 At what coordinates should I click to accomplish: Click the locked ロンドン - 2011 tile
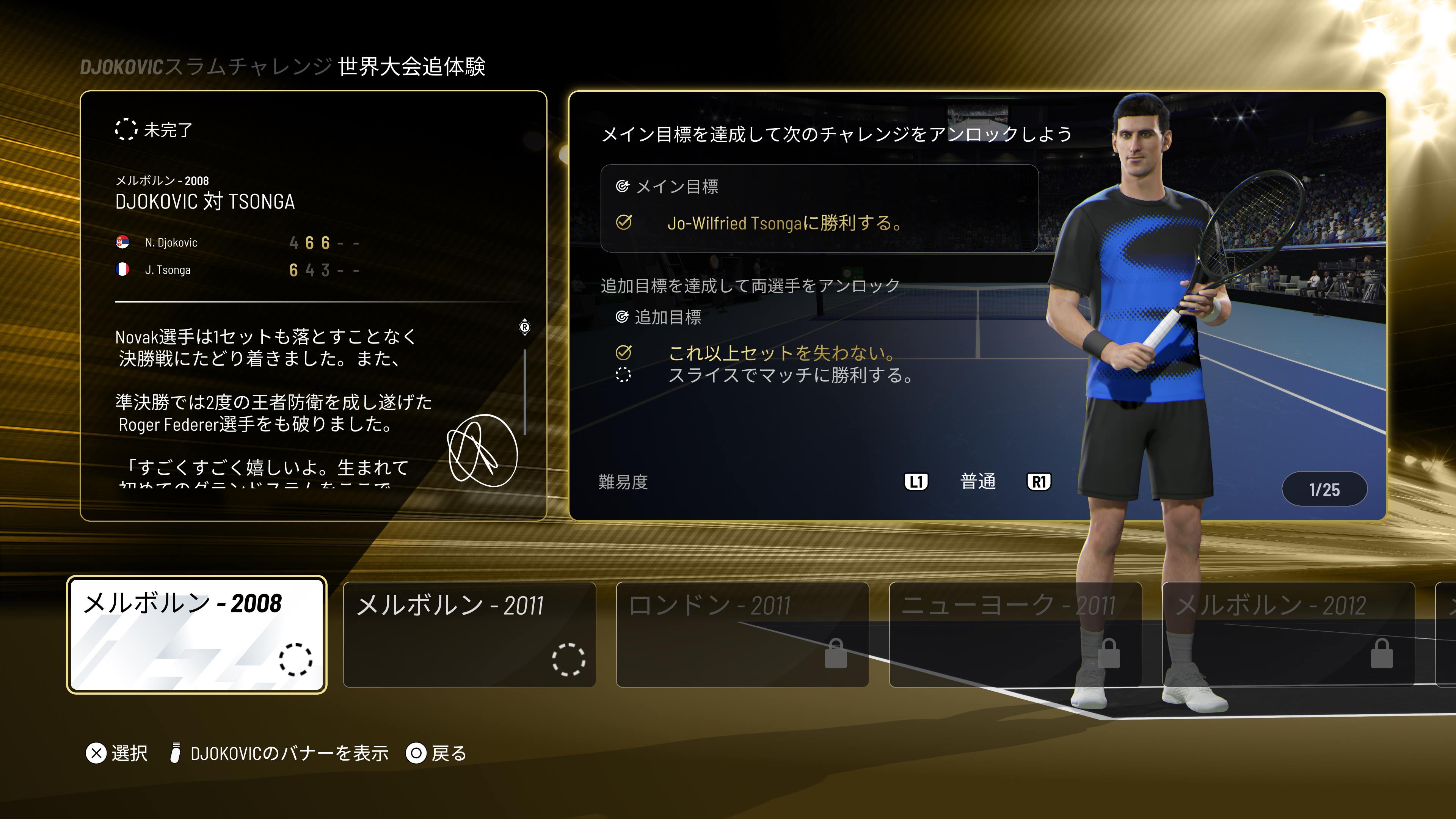[x=742, y=634]
